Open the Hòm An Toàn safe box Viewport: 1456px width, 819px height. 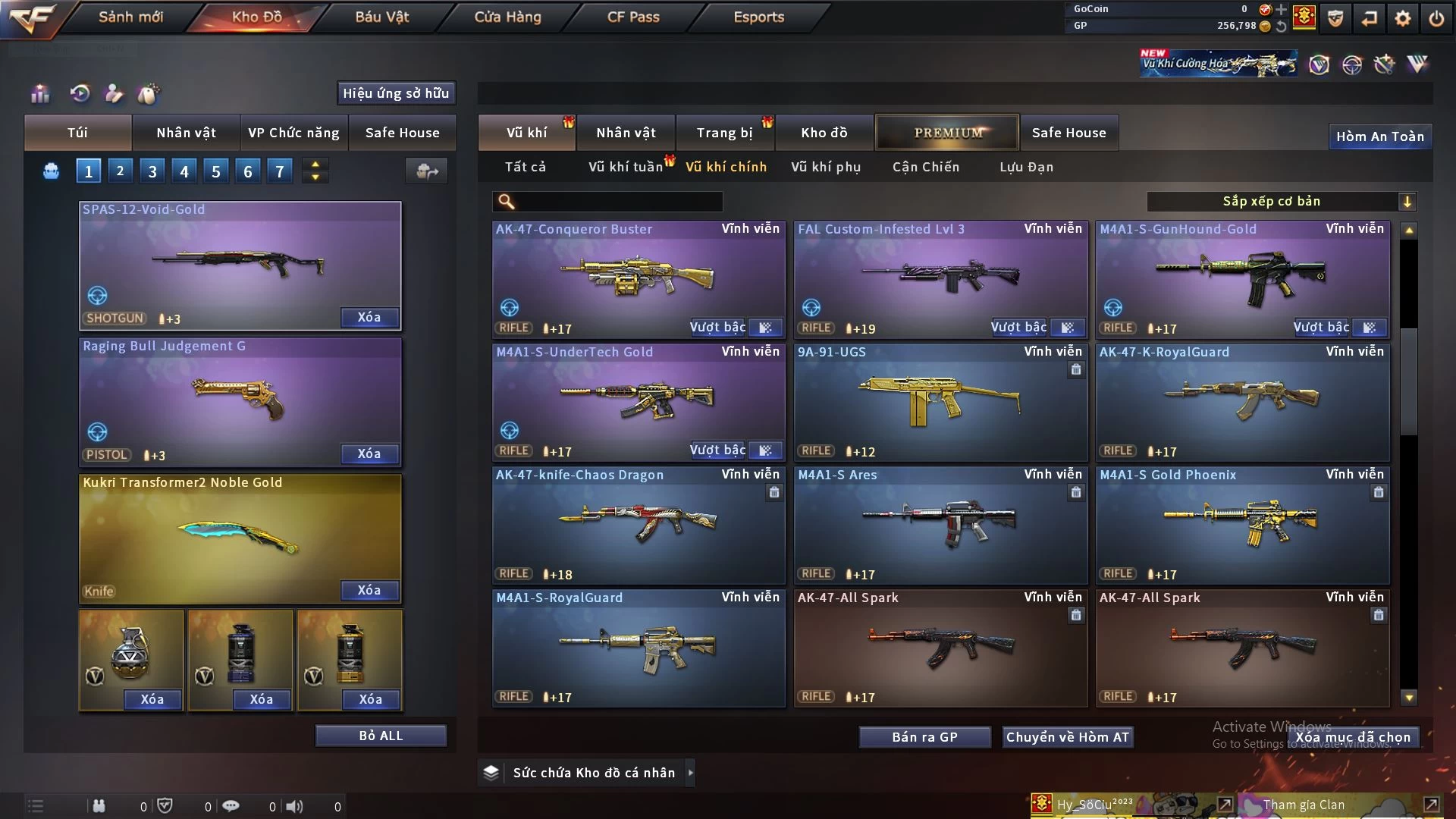[x=1379, y=136]
